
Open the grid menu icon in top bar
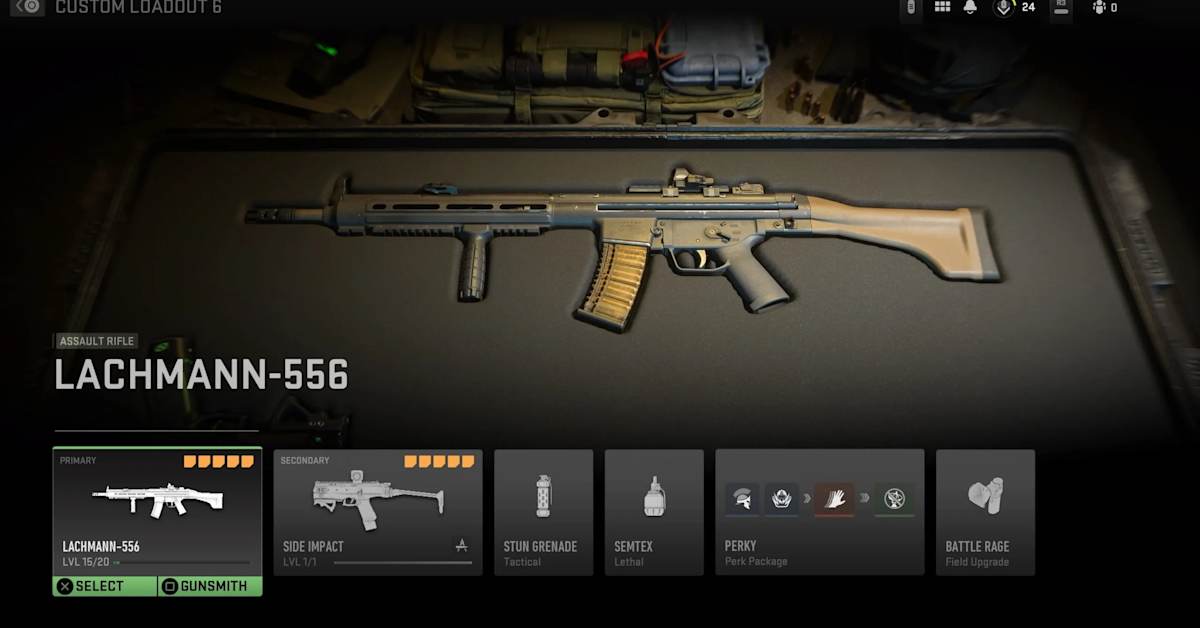click(942, 8)
